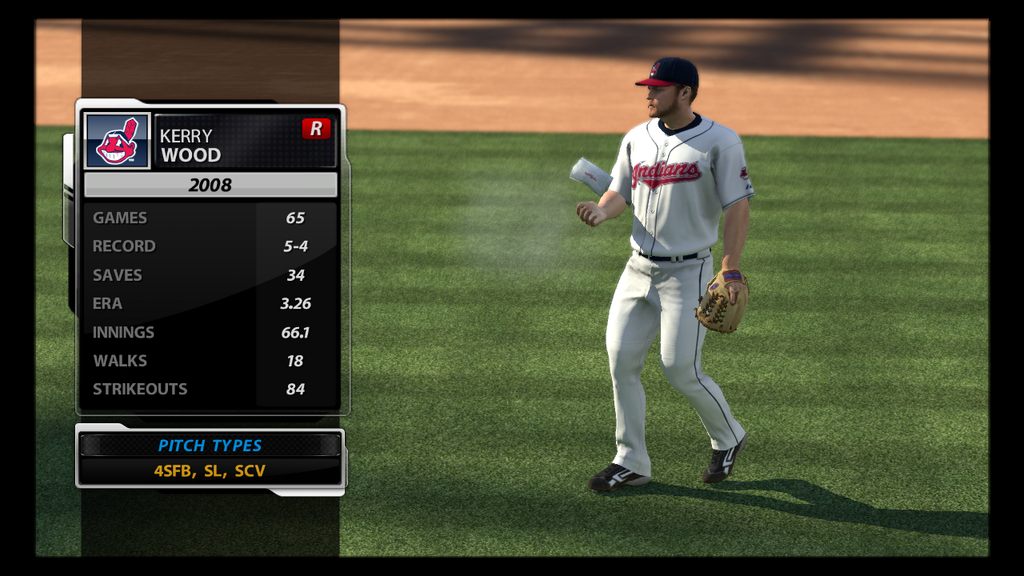1024x576 pixels.
Task: Select the 2008 season header bar
Action: (210, 185)
